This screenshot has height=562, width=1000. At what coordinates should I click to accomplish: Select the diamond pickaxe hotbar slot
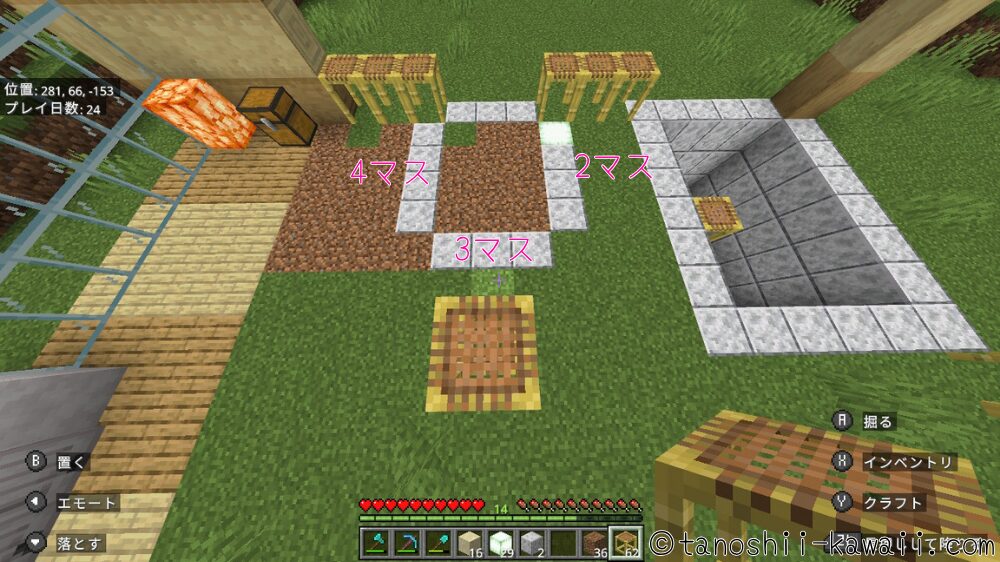(409, 542)
